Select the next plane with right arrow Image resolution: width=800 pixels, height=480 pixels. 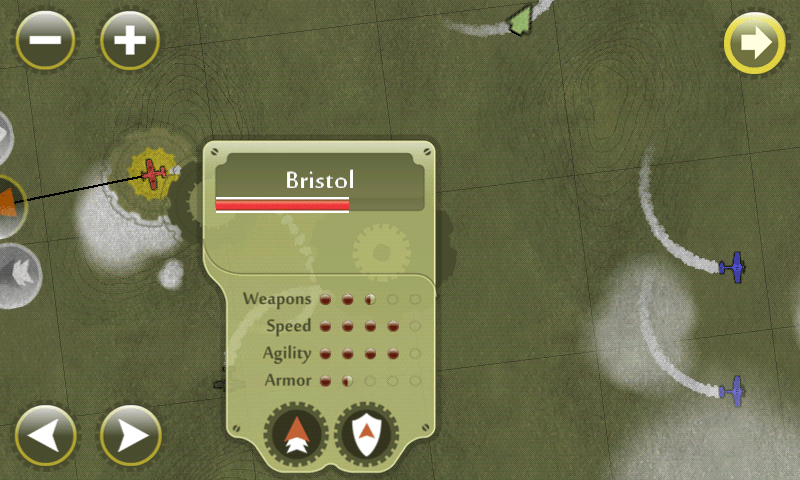(x=131, y=435)
